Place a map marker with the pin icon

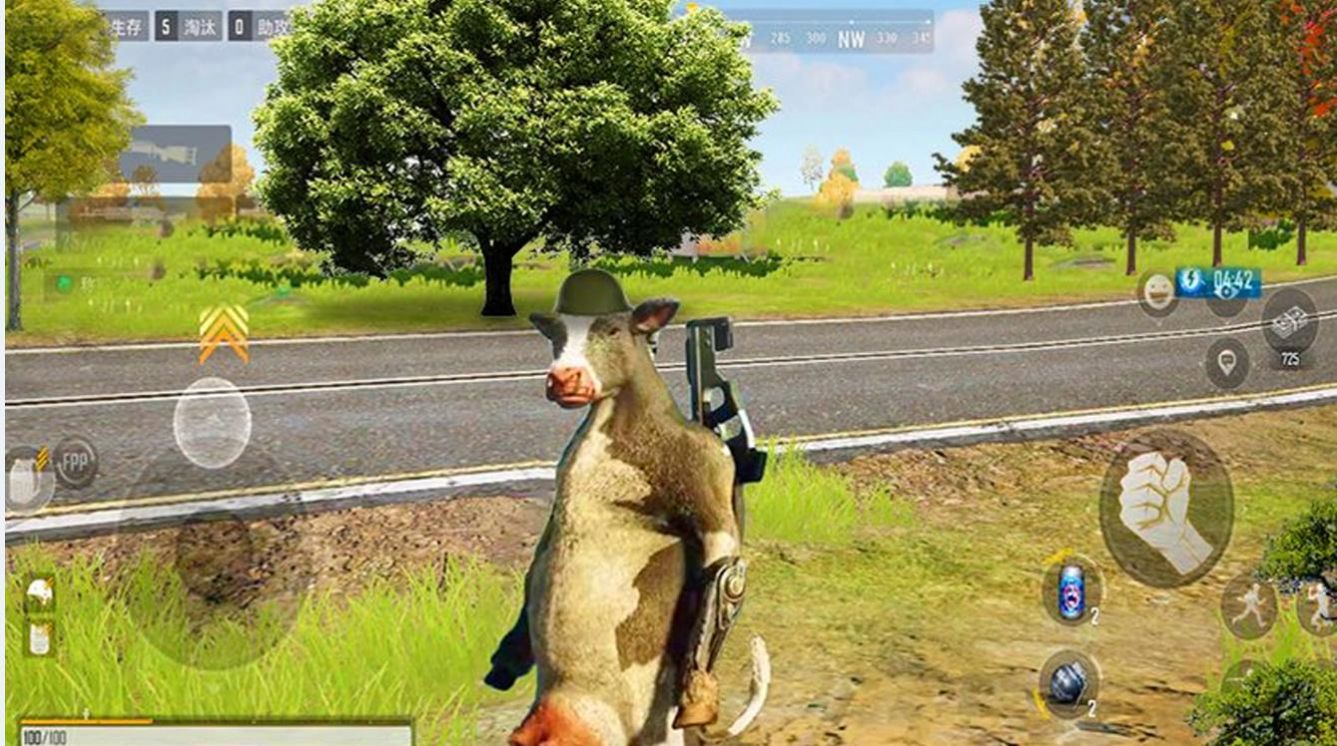click(1226, 361)
